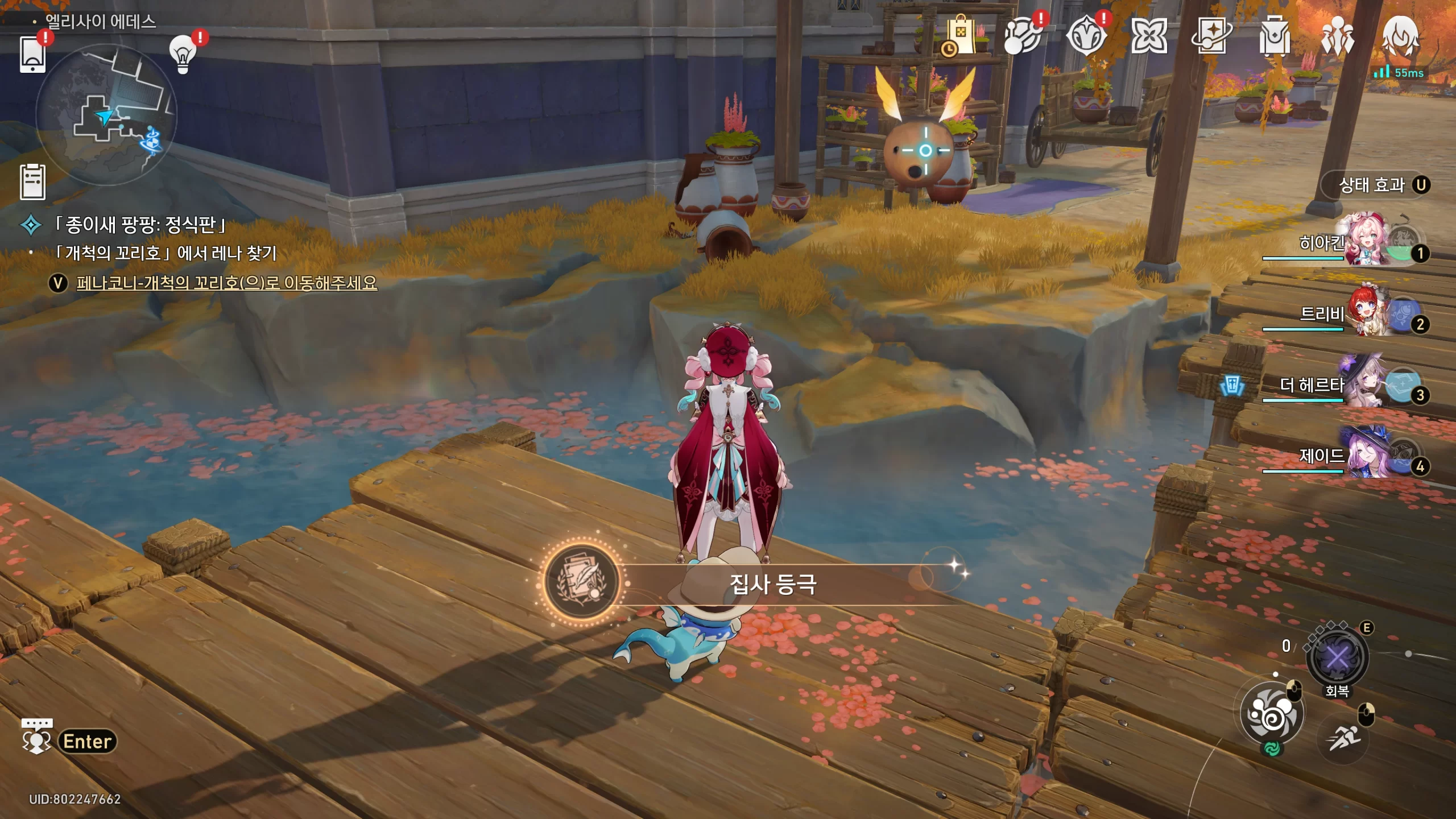Screen dimensions: 1456x819
Task: Open the circular minimap
Action: pos(106,115)
